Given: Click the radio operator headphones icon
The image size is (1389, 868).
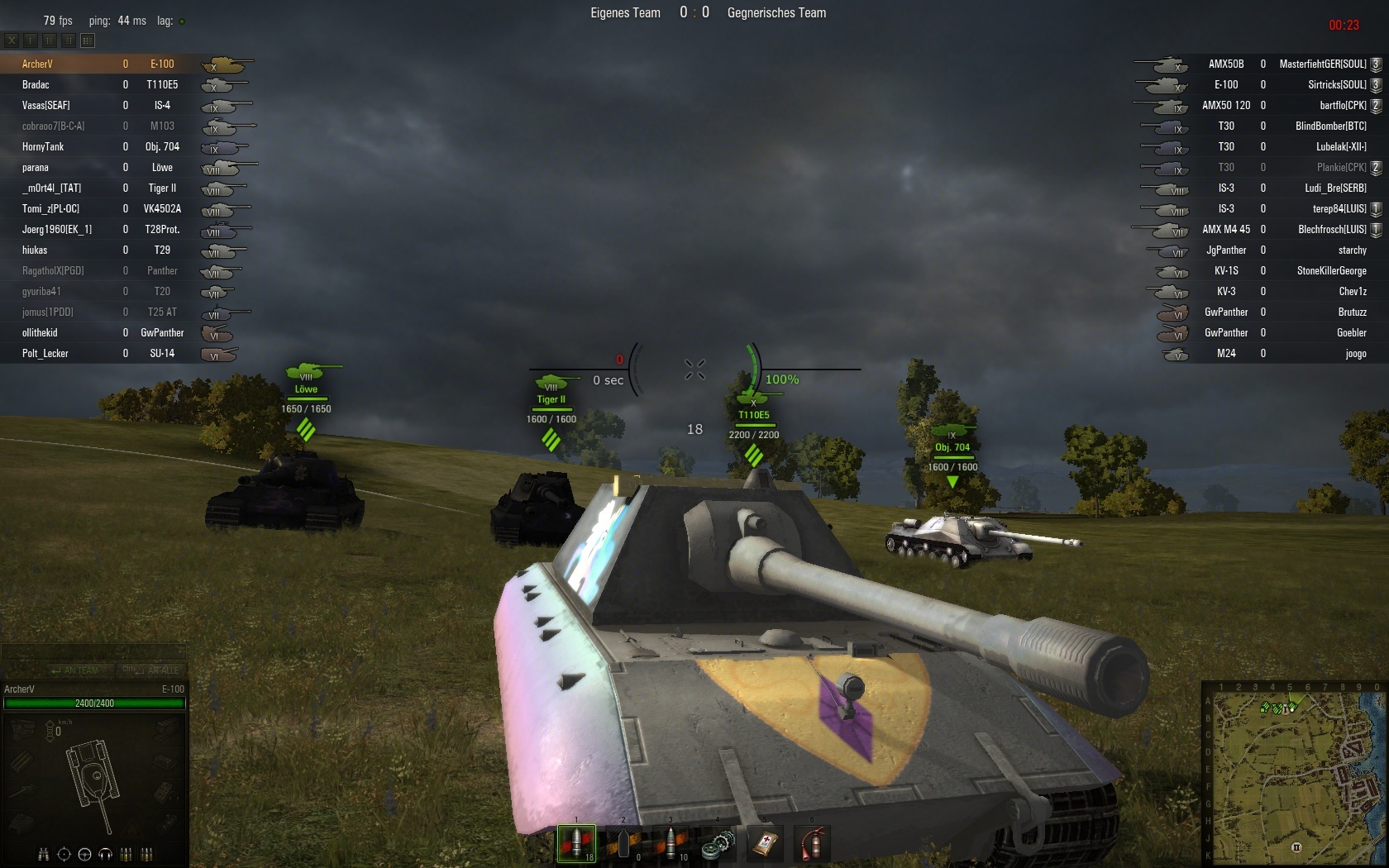Looking at the screenshot, I should pyautogui.click(x=105, y=854).
